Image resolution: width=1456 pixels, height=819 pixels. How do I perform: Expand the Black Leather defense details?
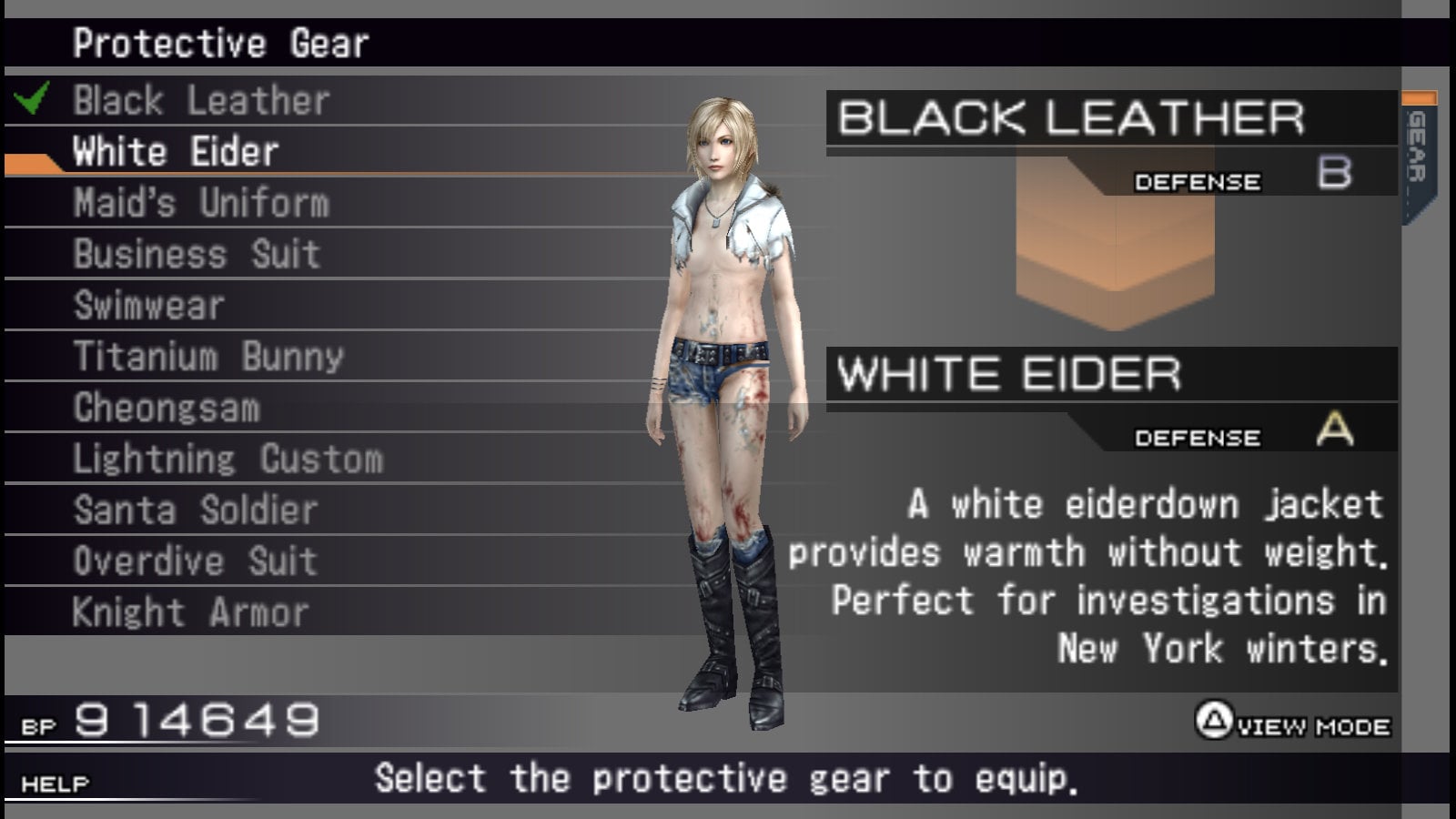coord(1074,118)
